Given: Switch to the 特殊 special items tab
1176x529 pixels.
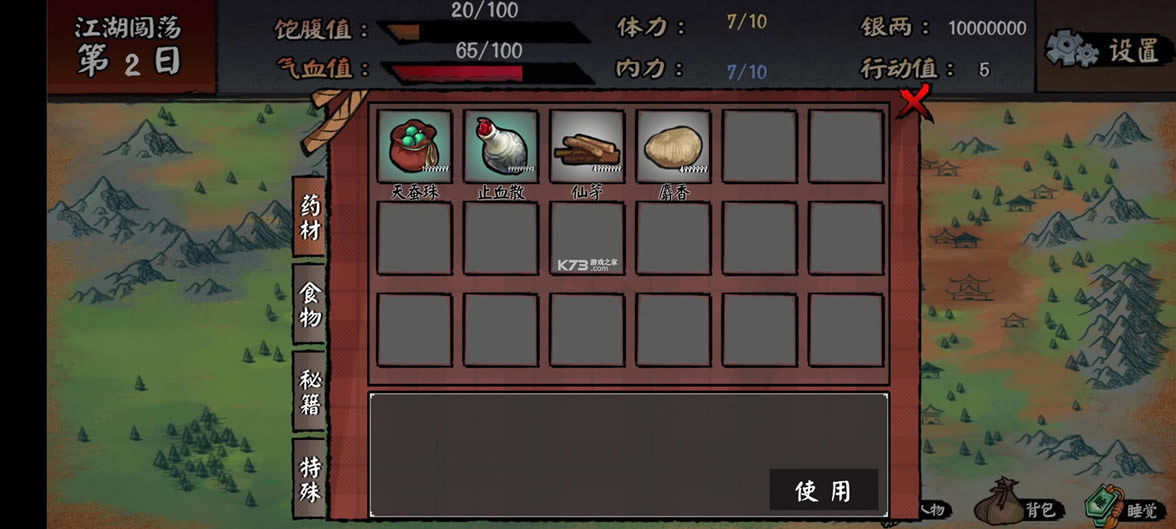Looking at the screenshot, I should click(x=311, y=478).
